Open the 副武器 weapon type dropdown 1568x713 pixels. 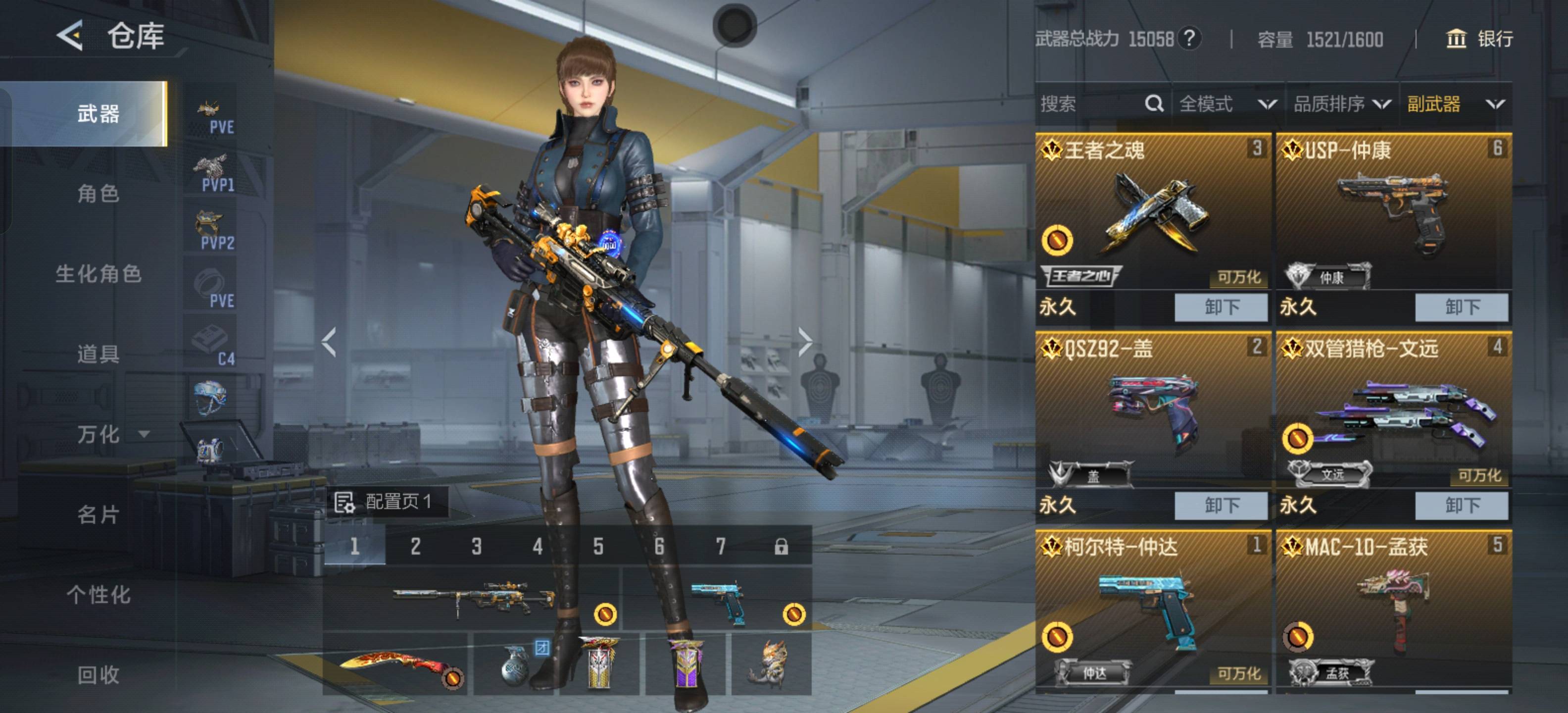pos(1455,104)
